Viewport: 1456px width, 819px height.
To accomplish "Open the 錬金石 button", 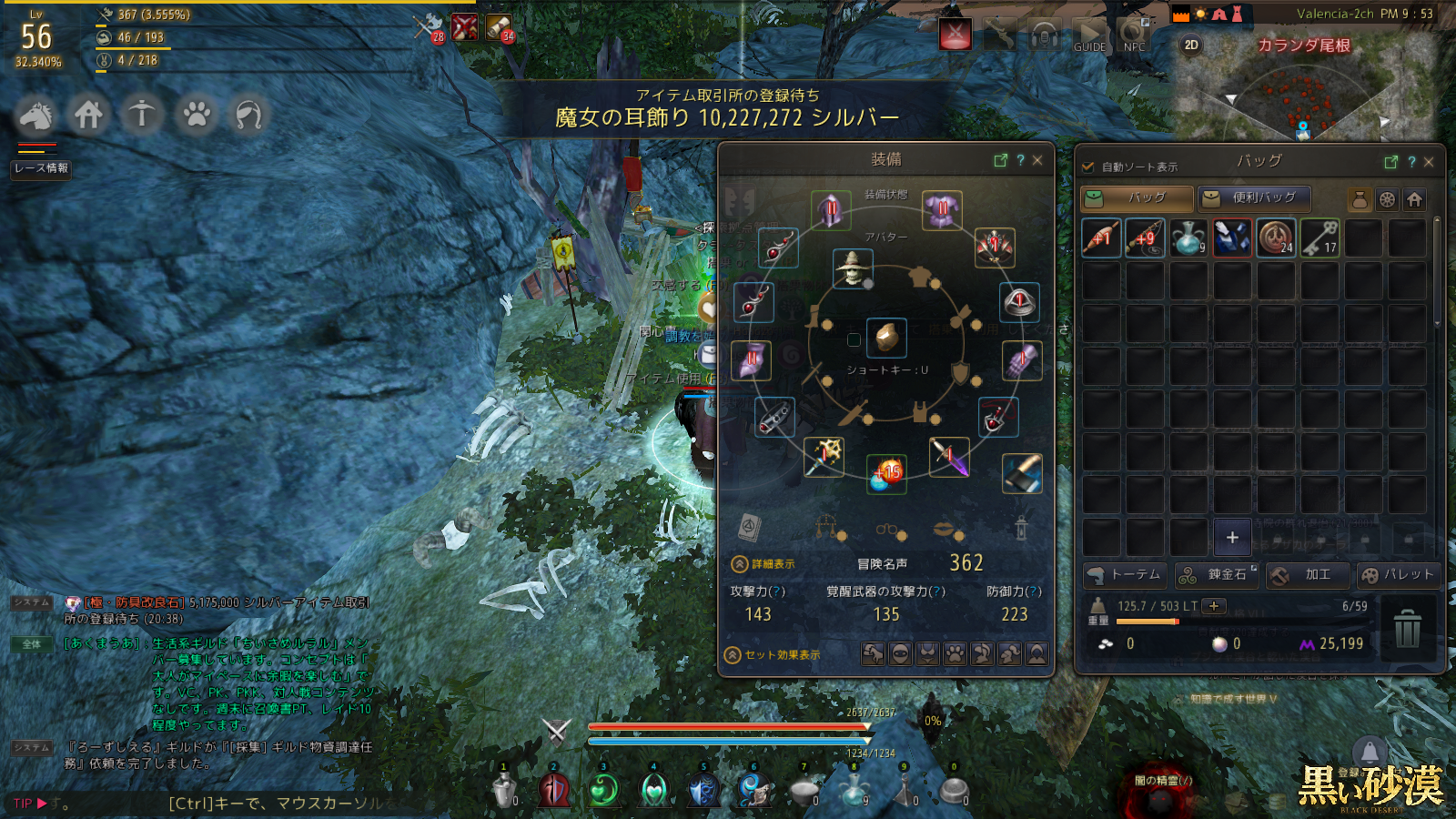I will click(1216, 575).
